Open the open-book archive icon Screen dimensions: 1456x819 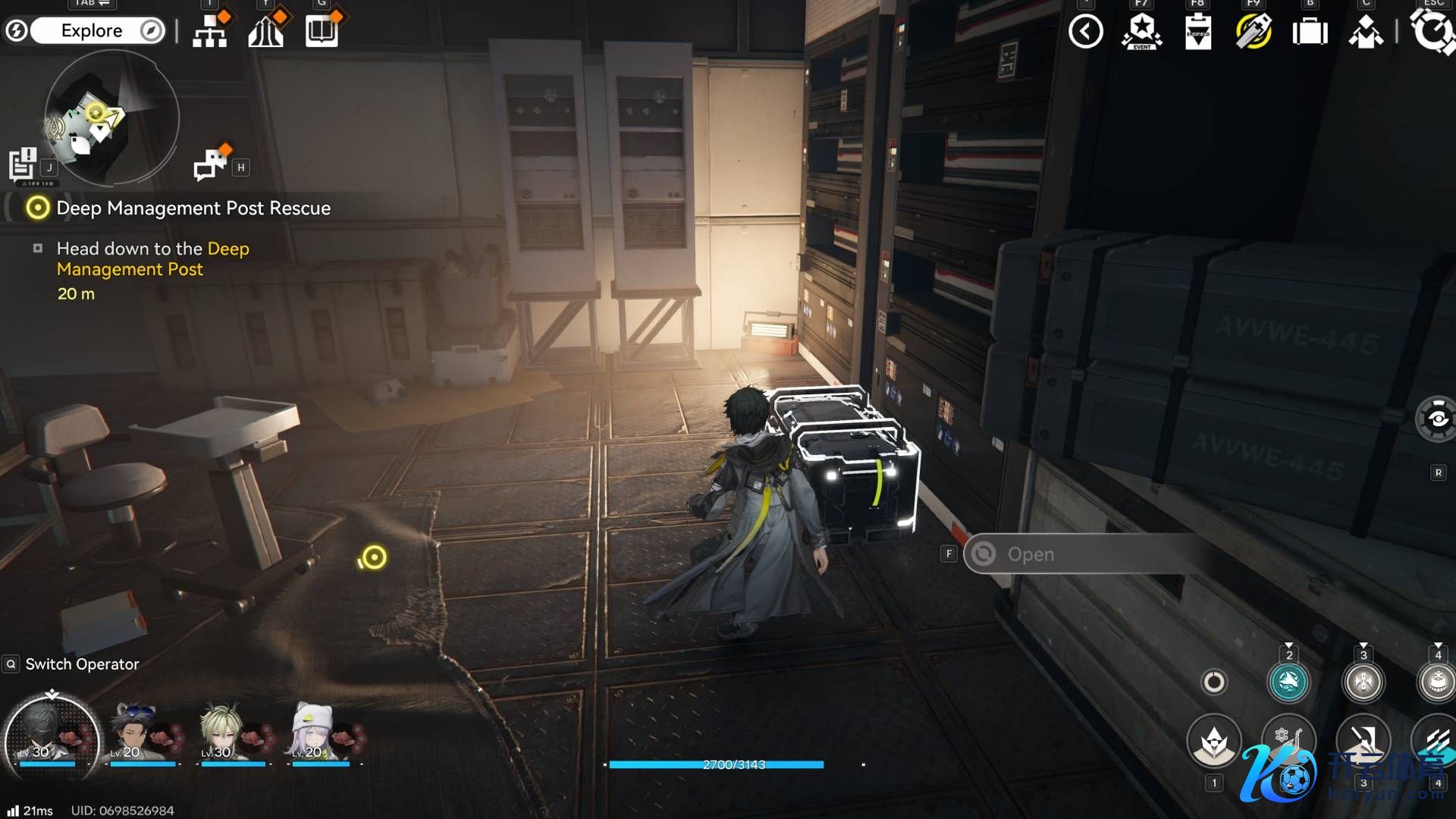[322, 32]
